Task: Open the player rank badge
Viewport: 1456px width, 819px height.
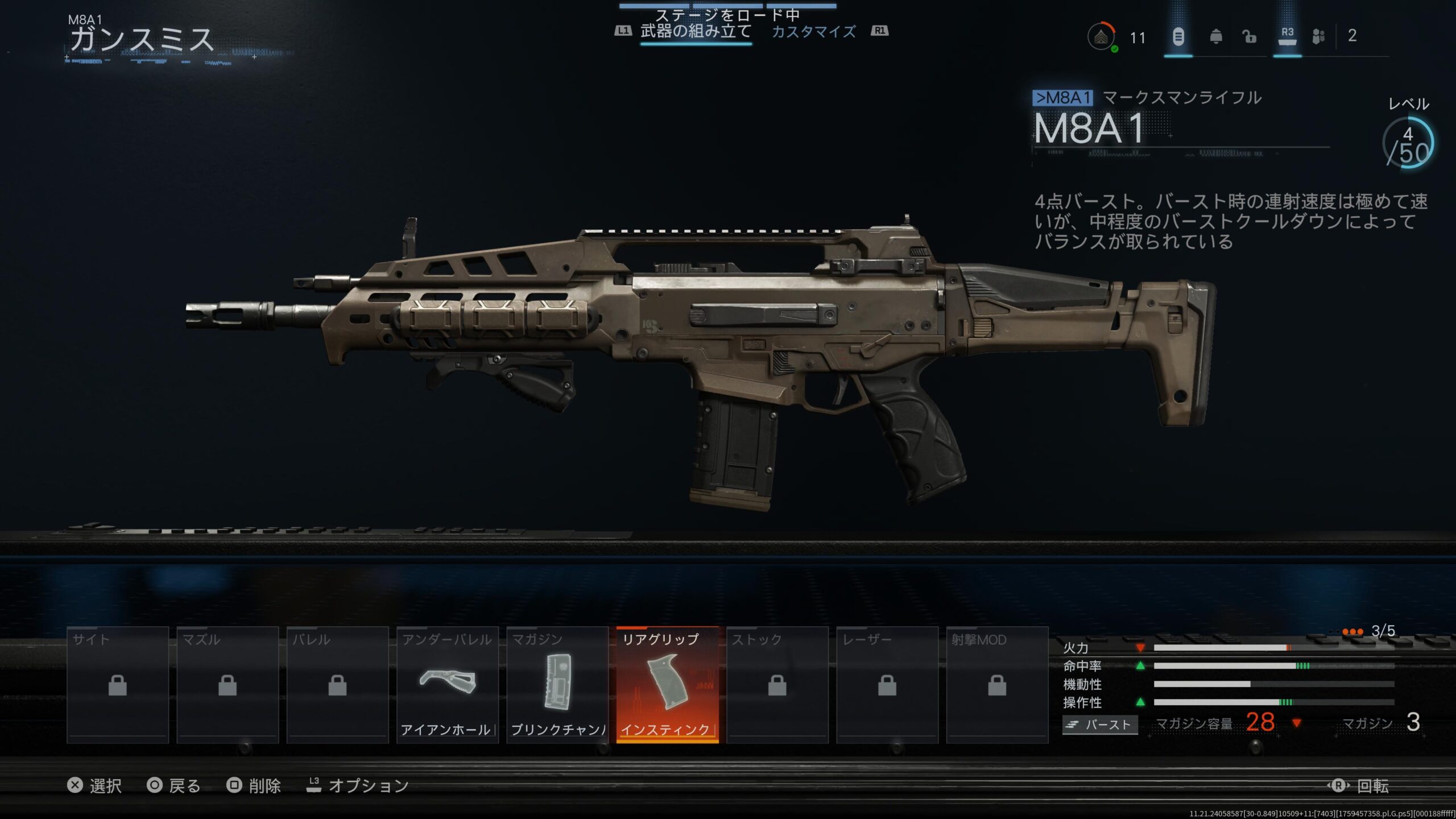Action: click(1101, 37)
